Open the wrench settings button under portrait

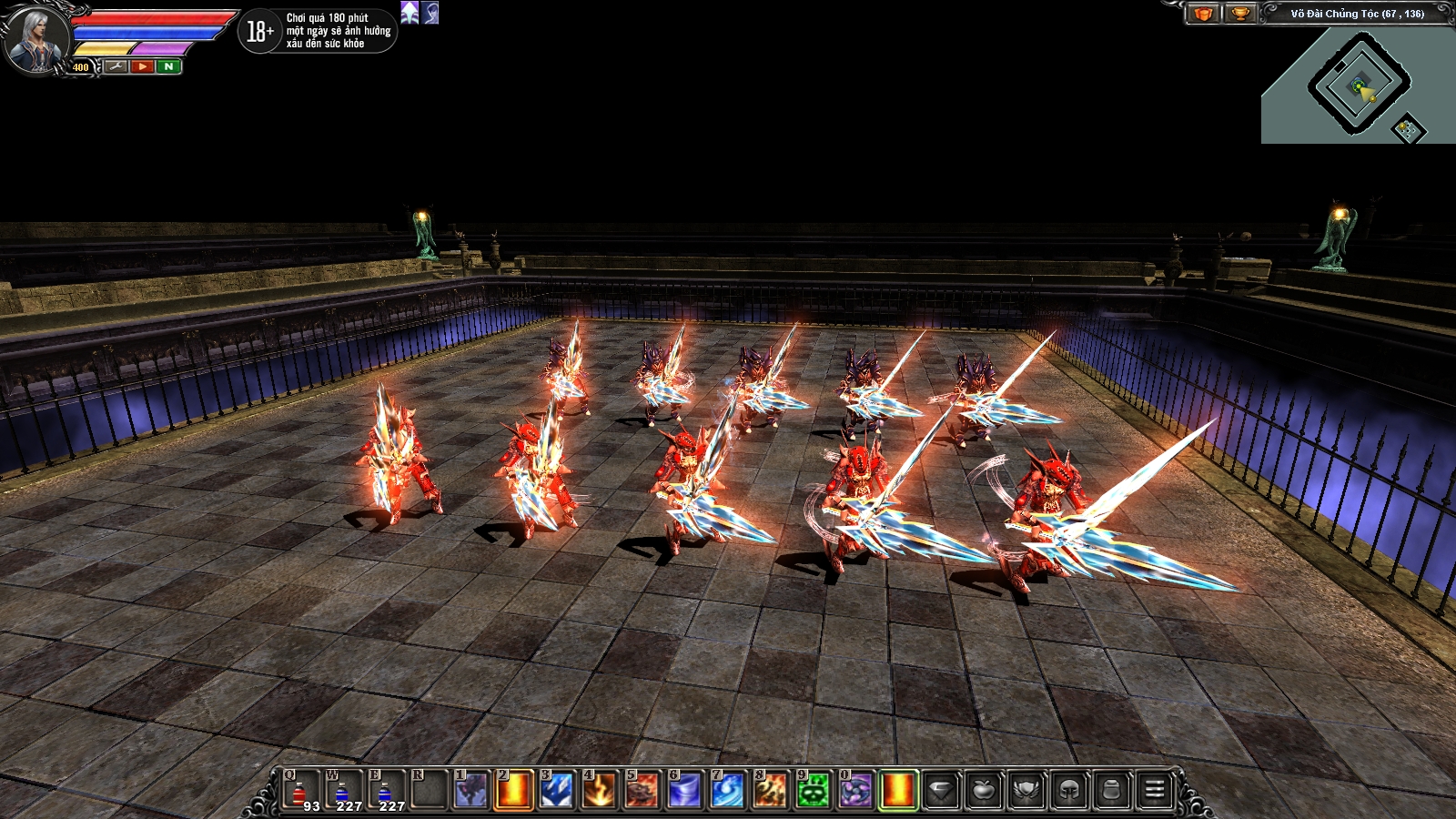pyautogui.click(x=116, y=66)
